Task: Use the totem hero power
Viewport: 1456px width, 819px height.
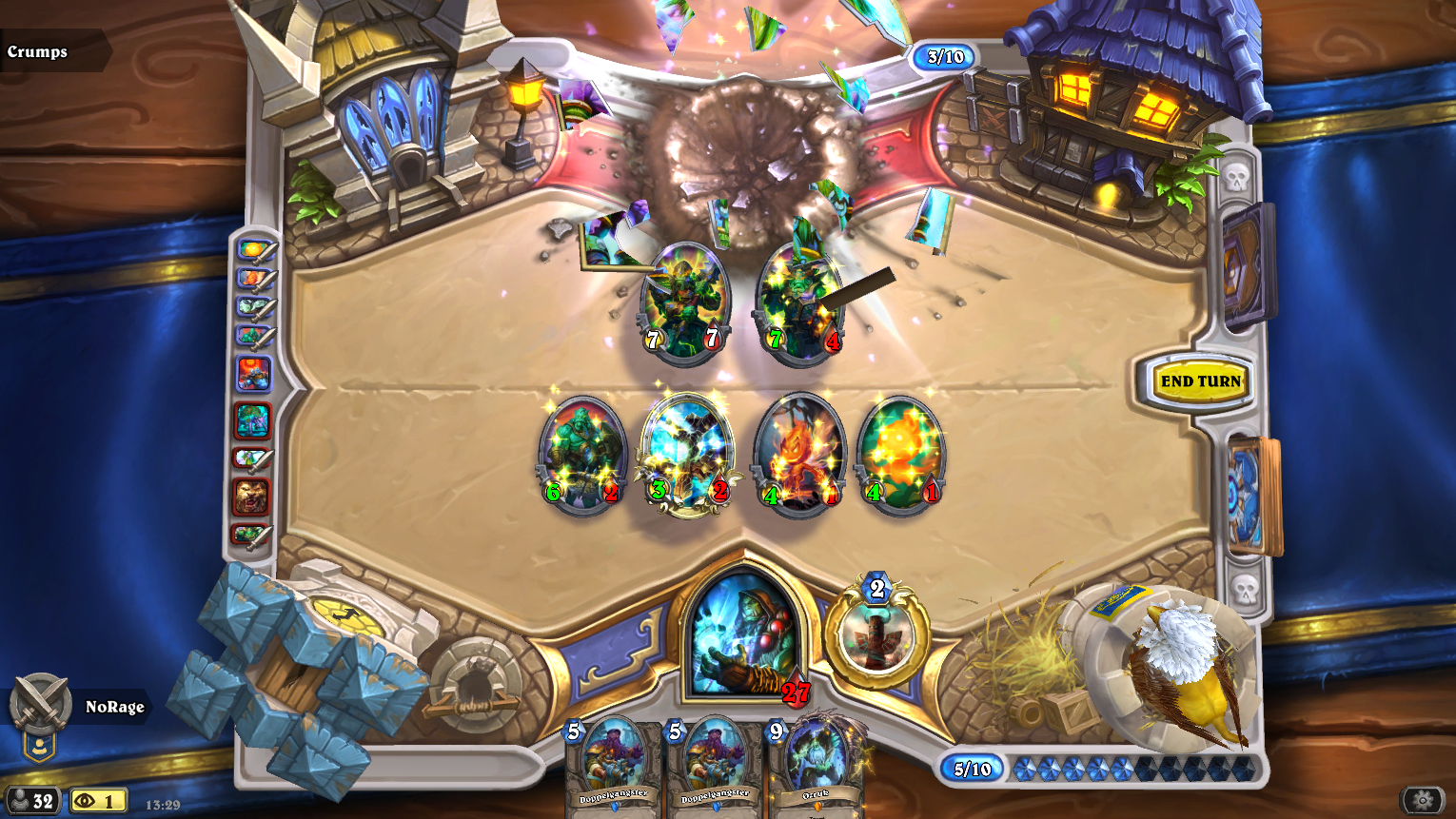Action: (876, 634)
